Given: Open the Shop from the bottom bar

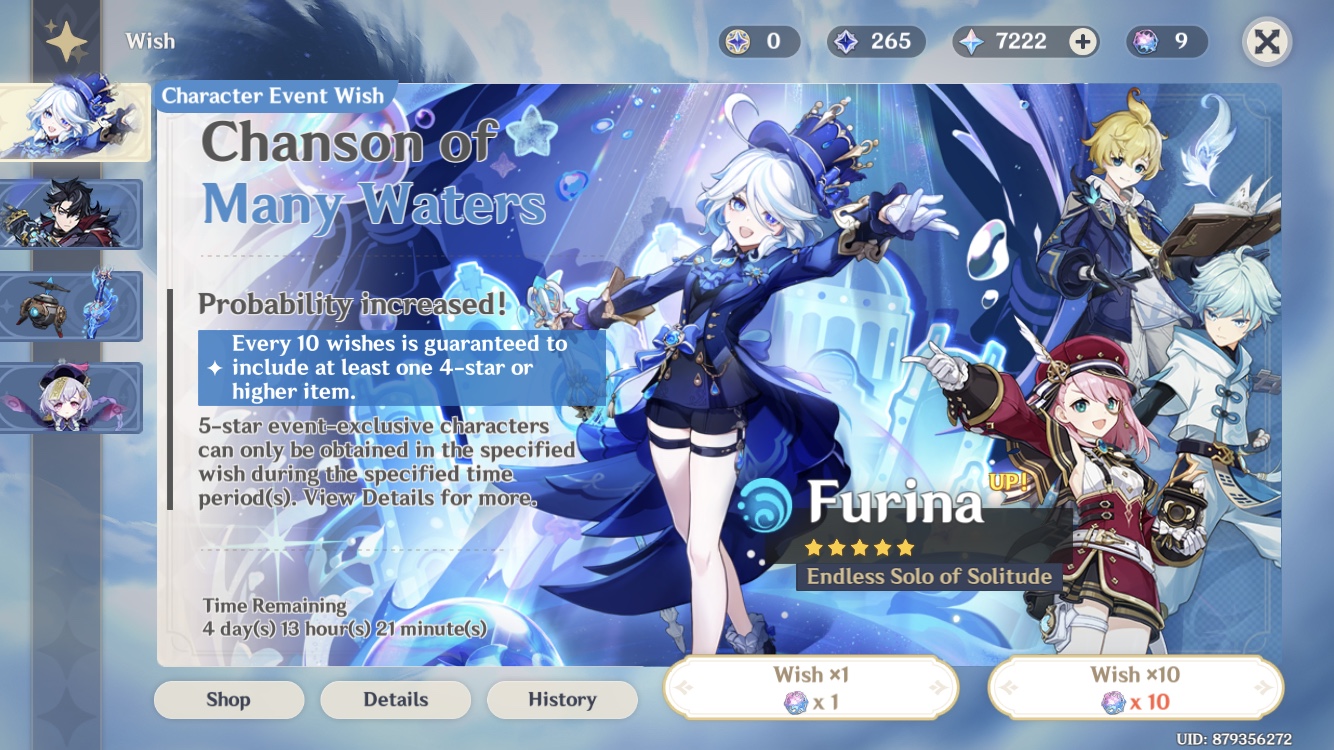Looking at the screenshot, I should 228,700.
